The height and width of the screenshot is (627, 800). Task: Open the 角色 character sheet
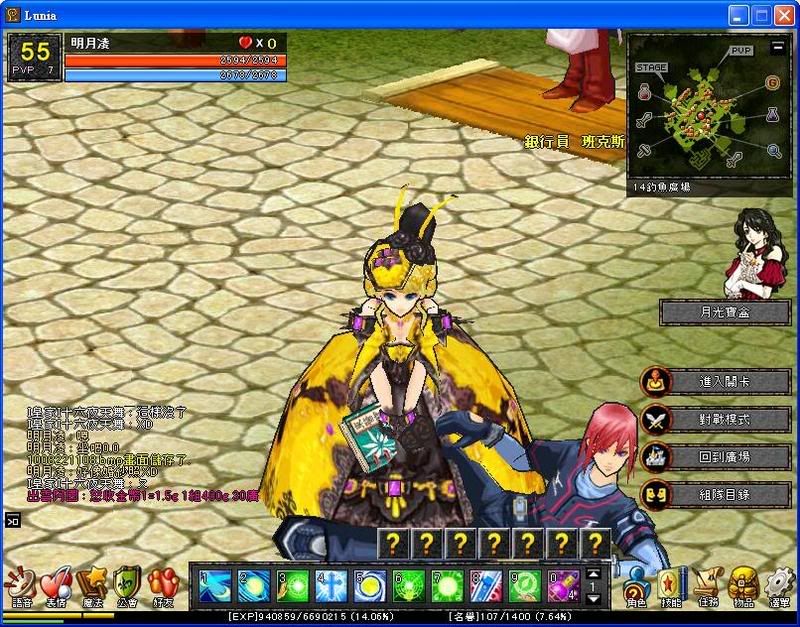[x=637, y=586]
